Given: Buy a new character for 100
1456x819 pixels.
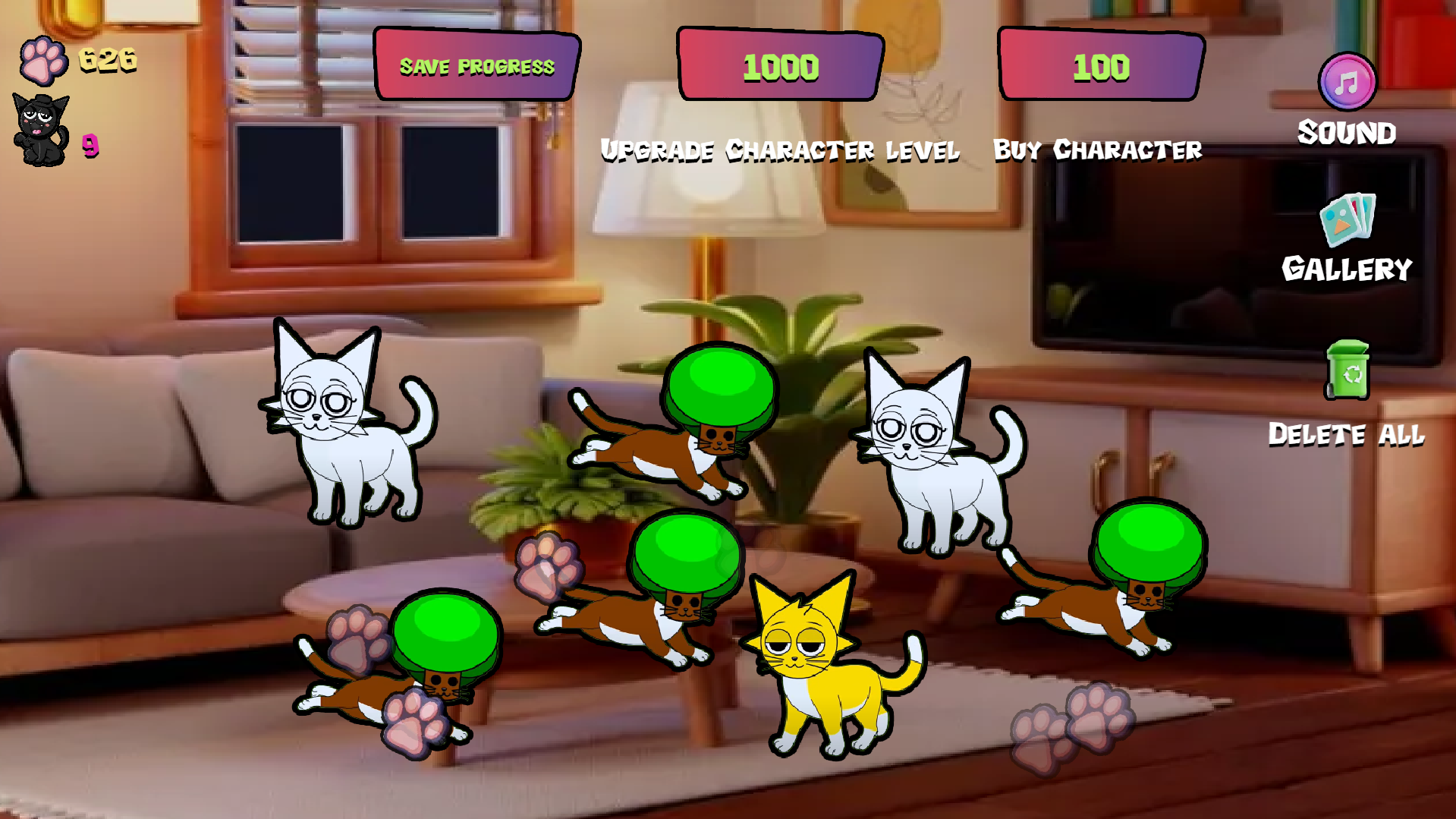Looking at the screenshot, I should point(1099,66).
